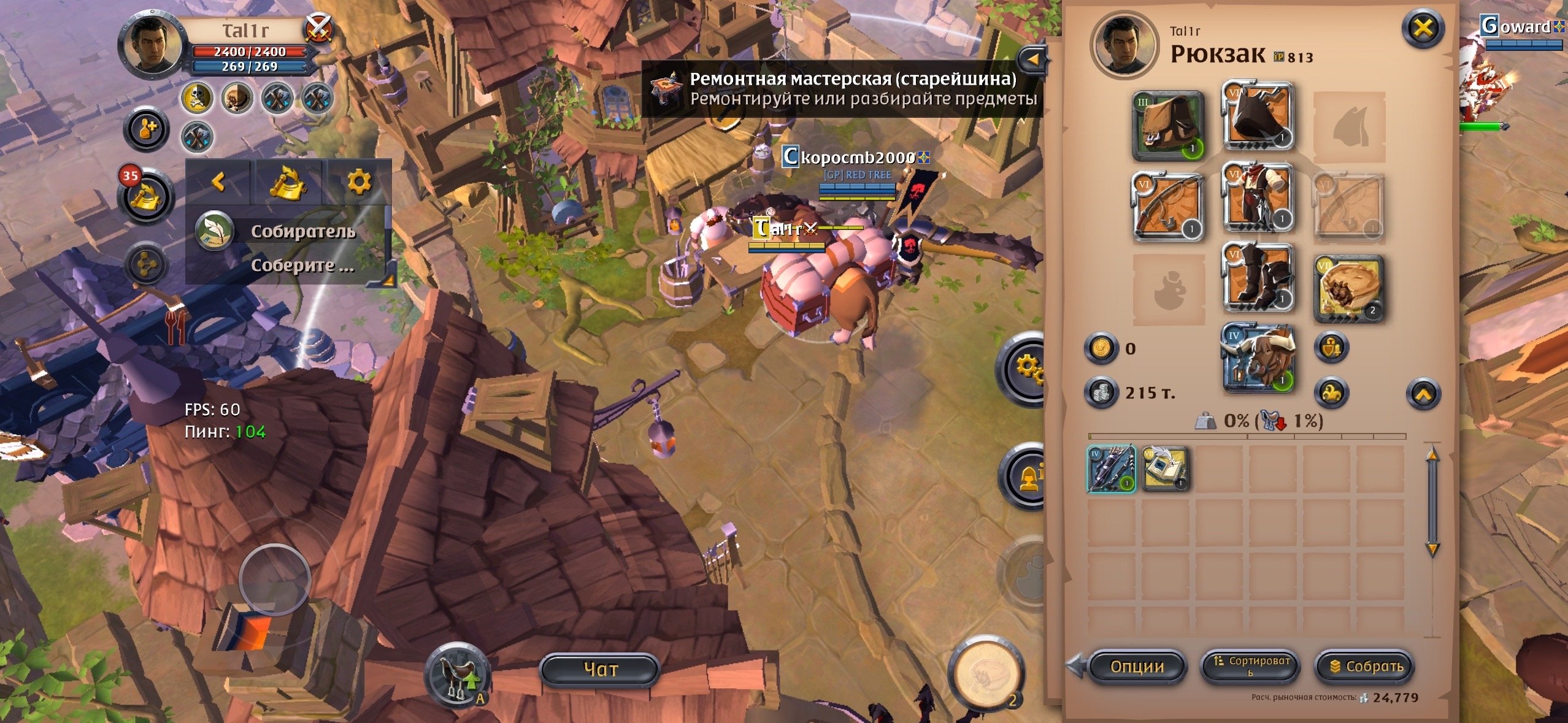This screenshot has width=1568, height=723.
Task: Select the arrows item in backpack
Action: pyautogui.click(x=1111, y=469)
